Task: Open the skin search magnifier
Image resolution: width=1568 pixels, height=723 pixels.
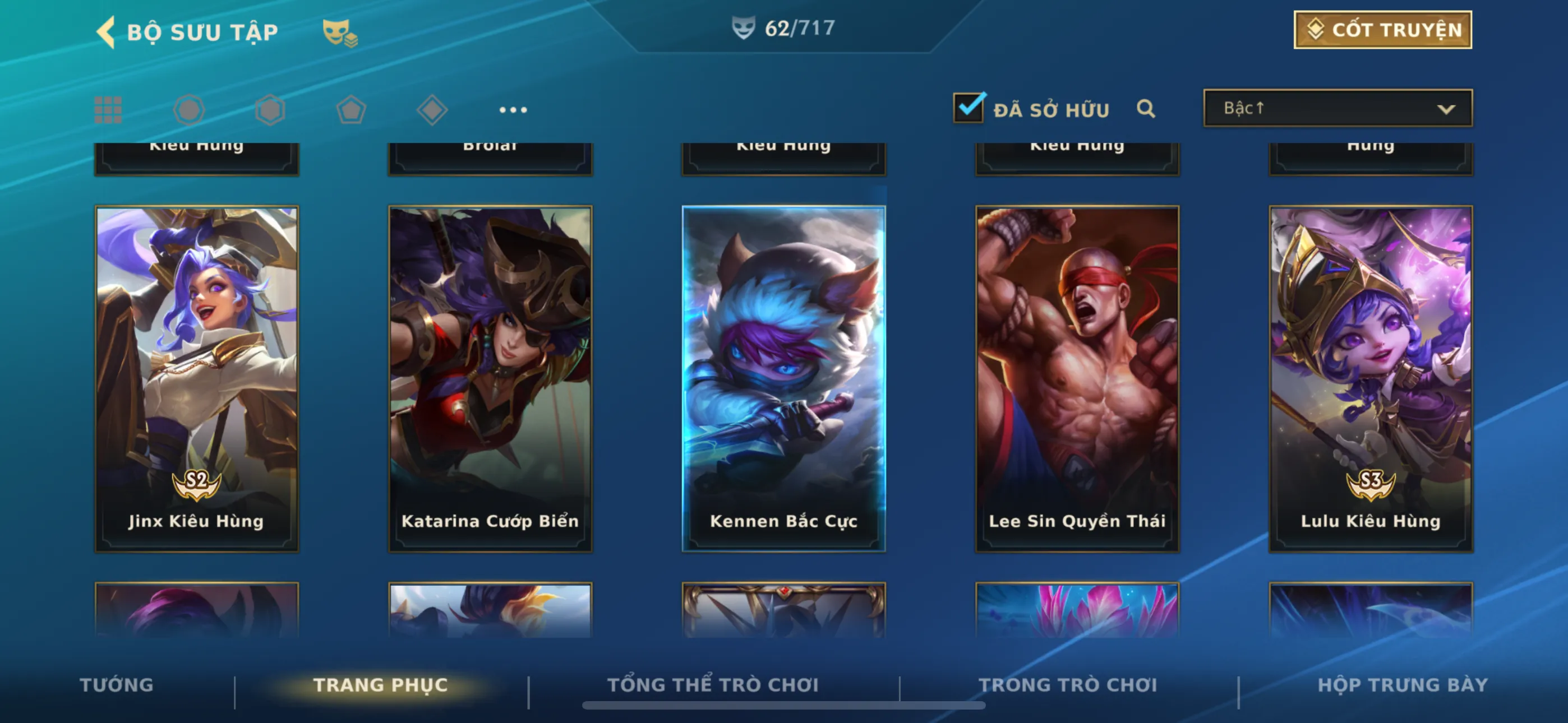Action: [1146, 109]
